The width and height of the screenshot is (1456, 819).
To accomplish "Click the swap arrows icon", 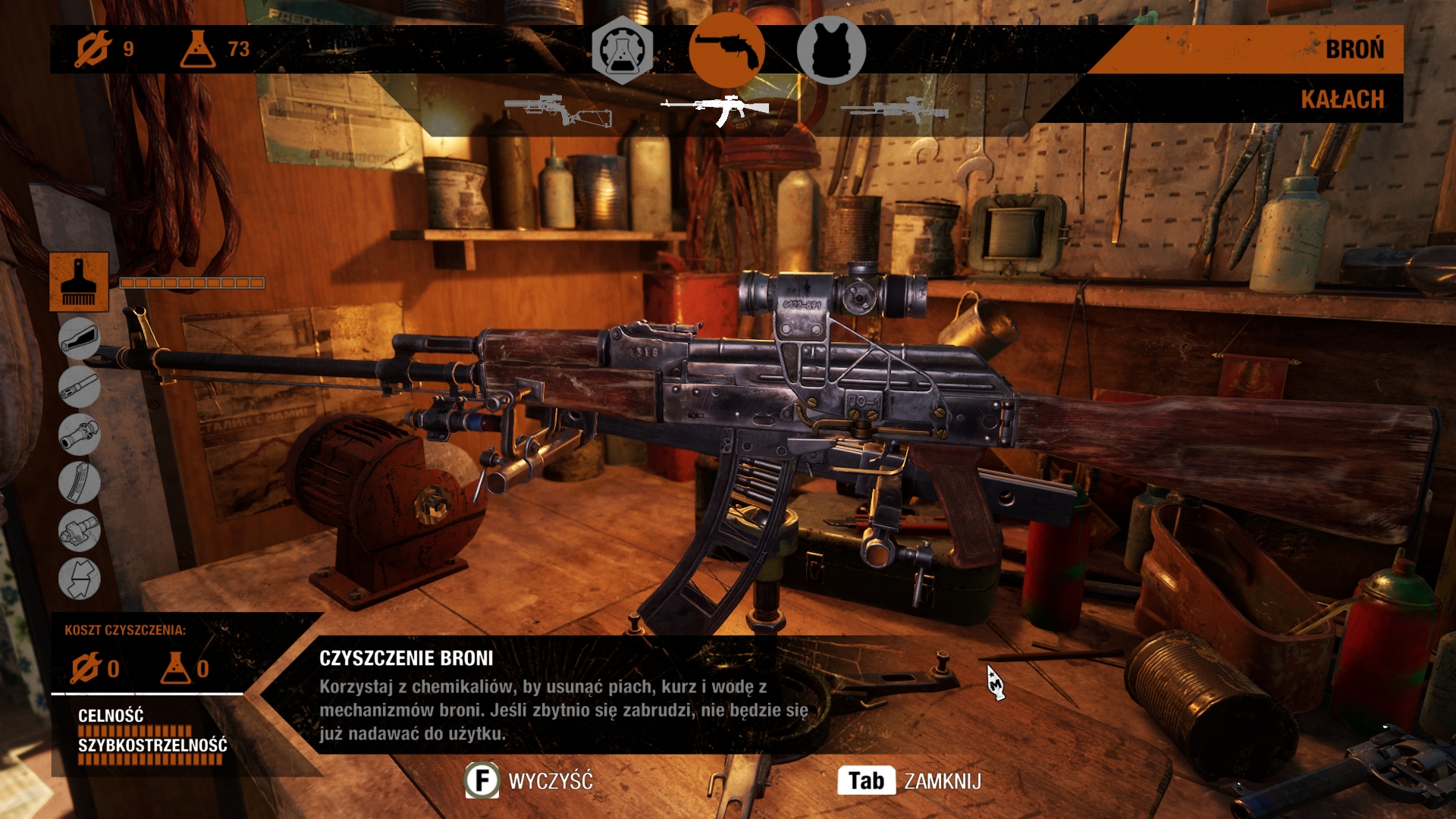I will coord(79,579).
